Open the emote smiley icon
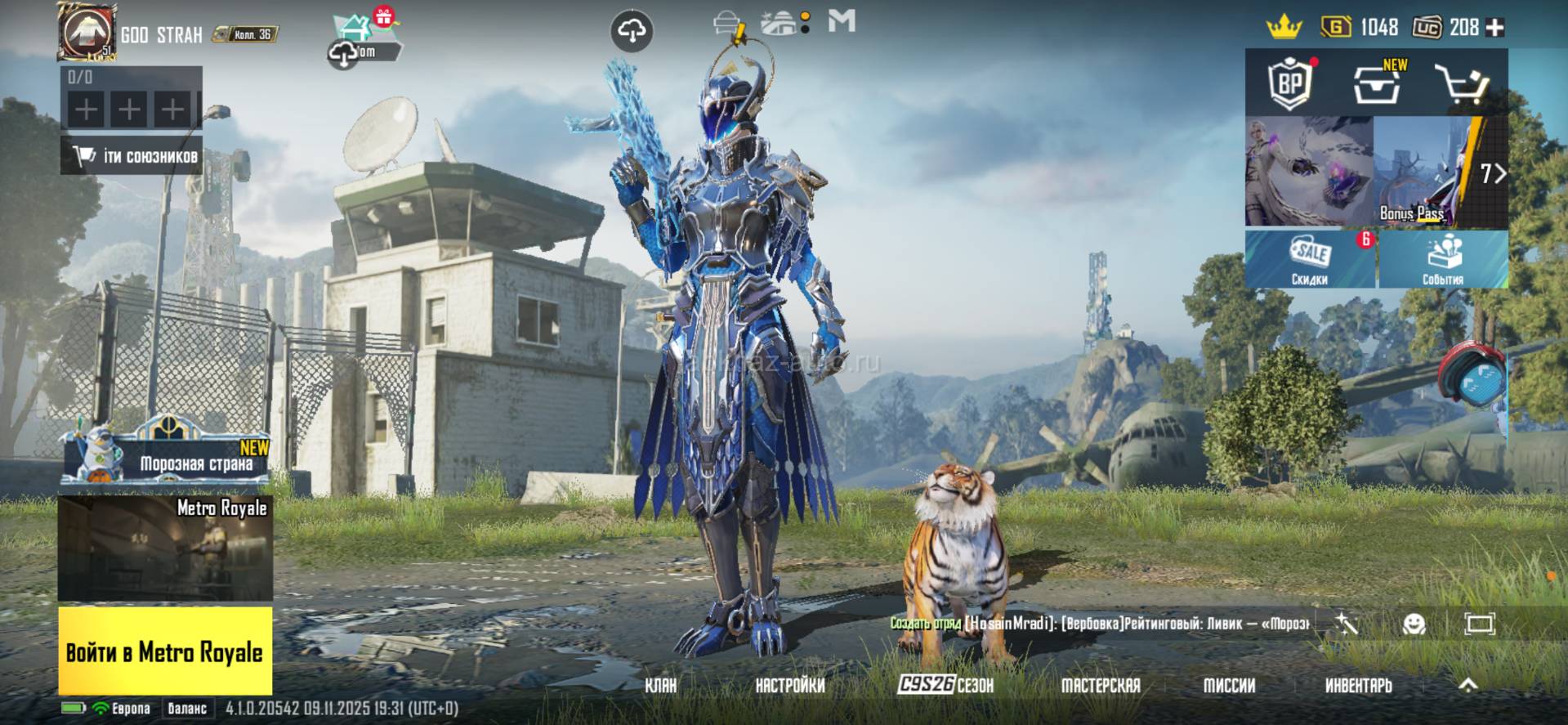The height and width of the screenshot is (725, 1568). point(1414,624)
